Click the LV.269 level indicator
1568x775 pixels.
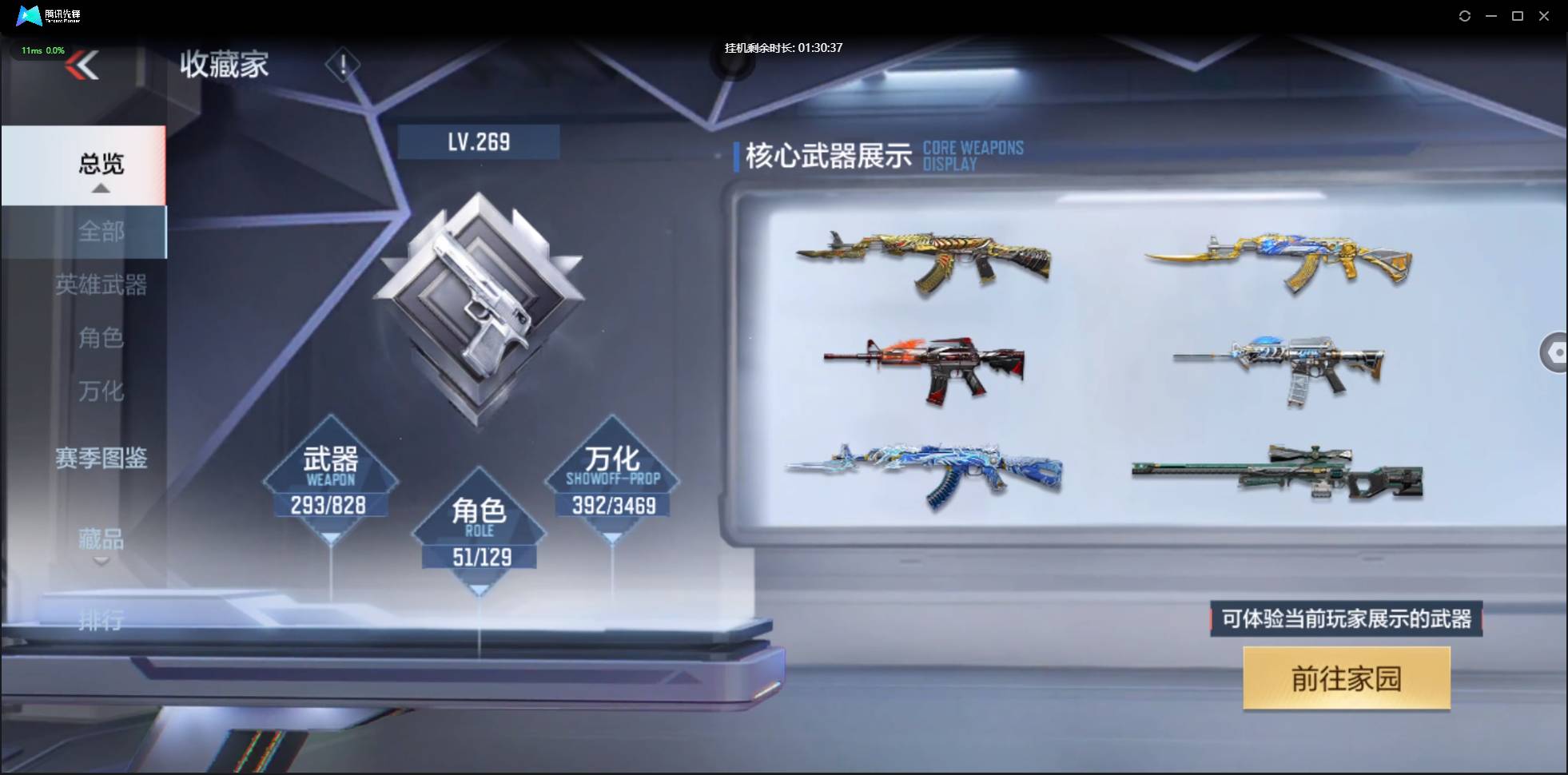coord(479,141)
